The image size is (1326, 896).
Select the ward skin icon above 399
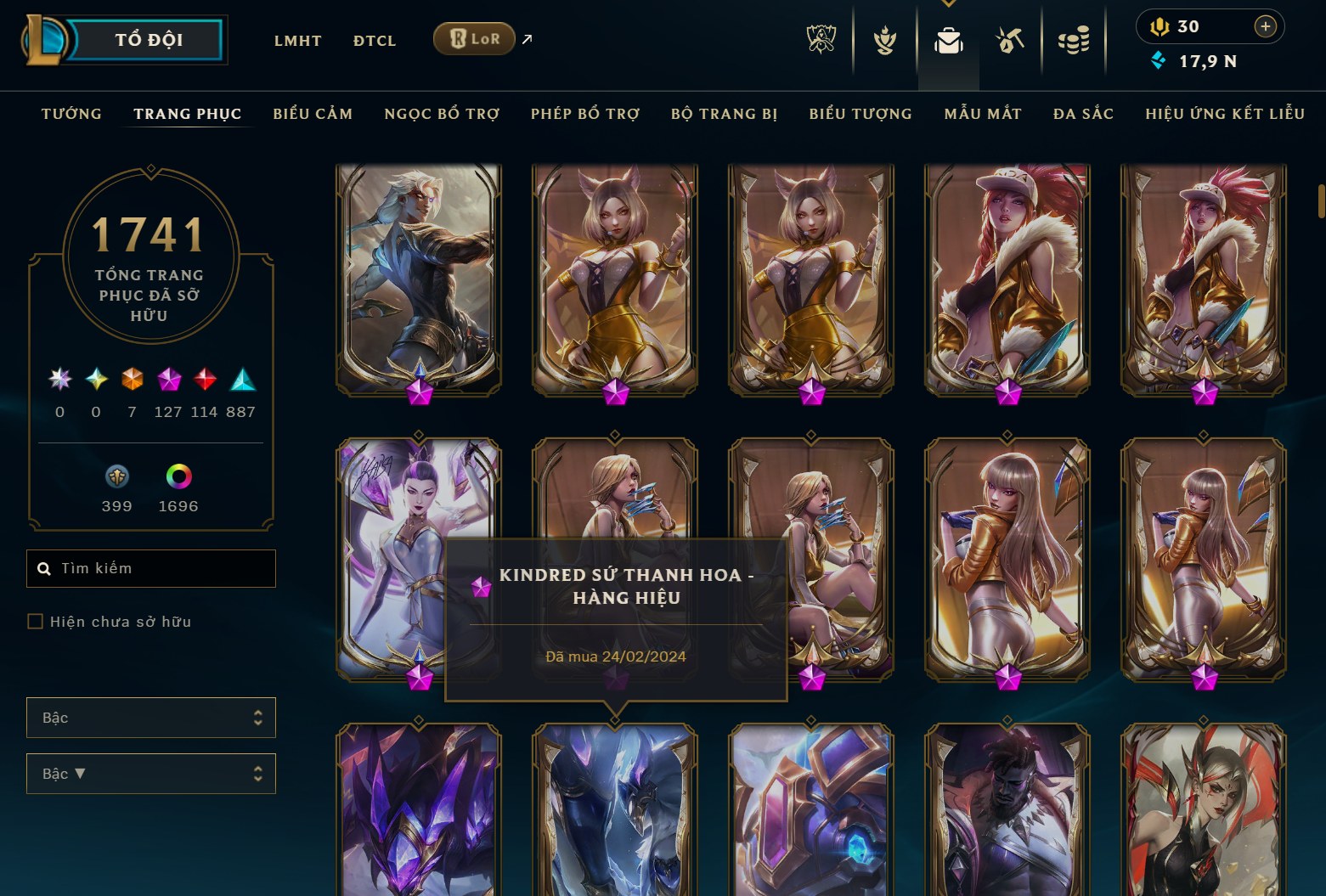tap(116, 477)
